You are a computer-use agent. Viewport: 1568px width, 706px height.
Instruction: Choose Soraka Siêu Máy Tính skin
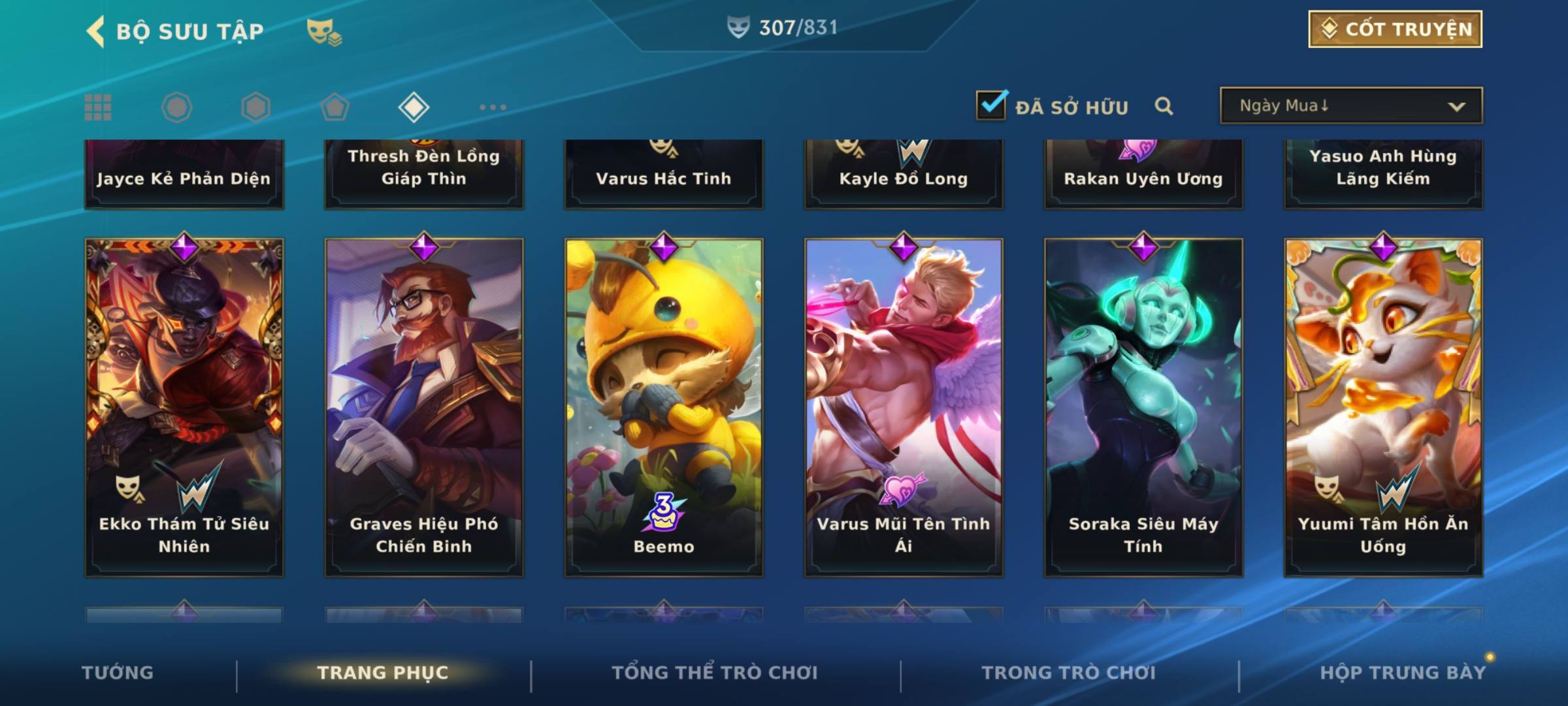point(1143,407)
